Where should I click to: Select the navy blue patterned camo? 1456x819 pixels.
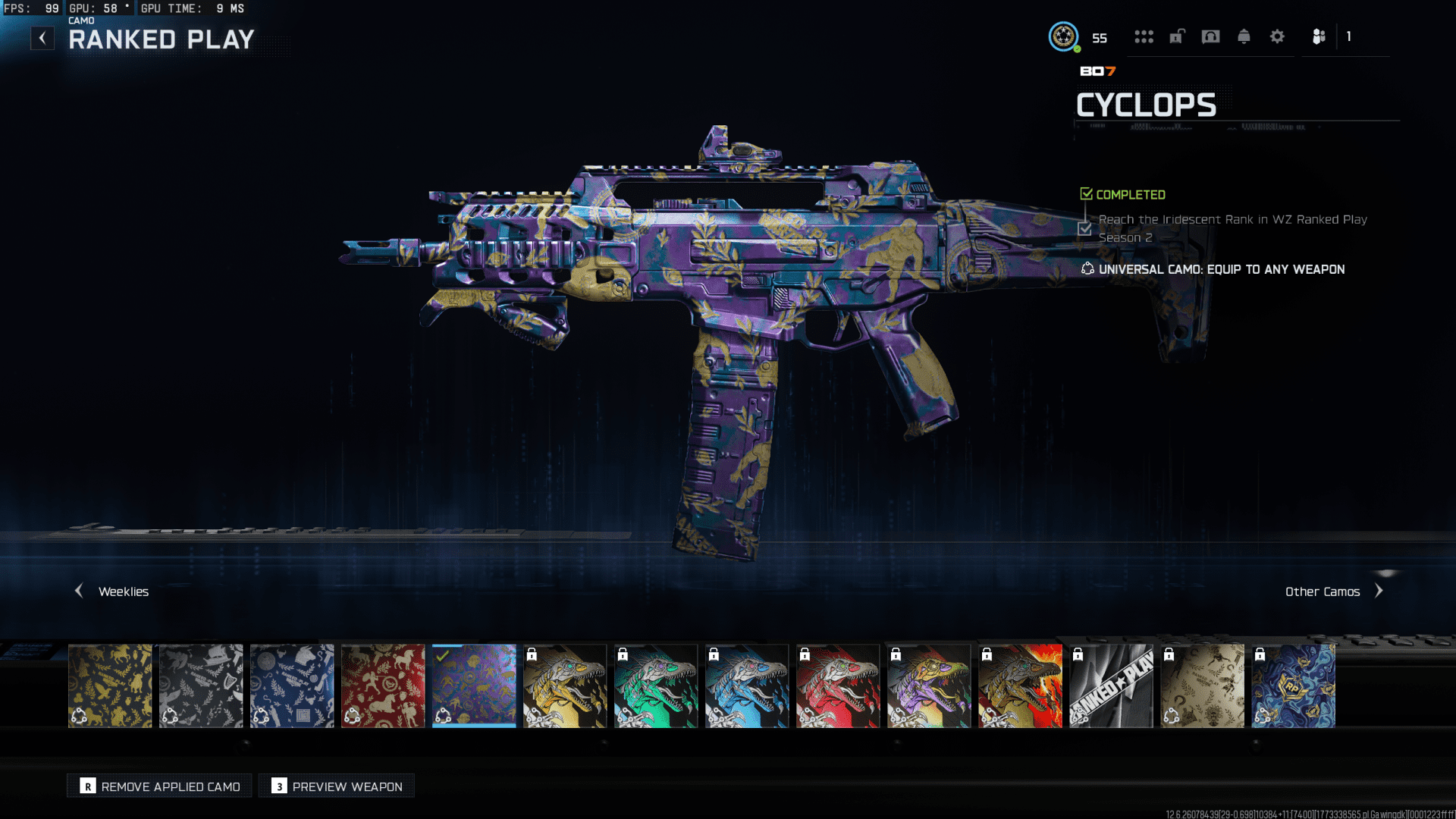(x=292, y=686)
